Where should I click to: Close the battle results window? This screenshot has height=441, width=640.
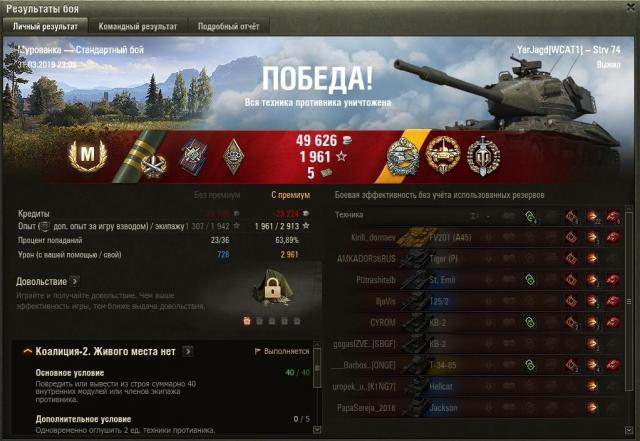click(629, 7)
